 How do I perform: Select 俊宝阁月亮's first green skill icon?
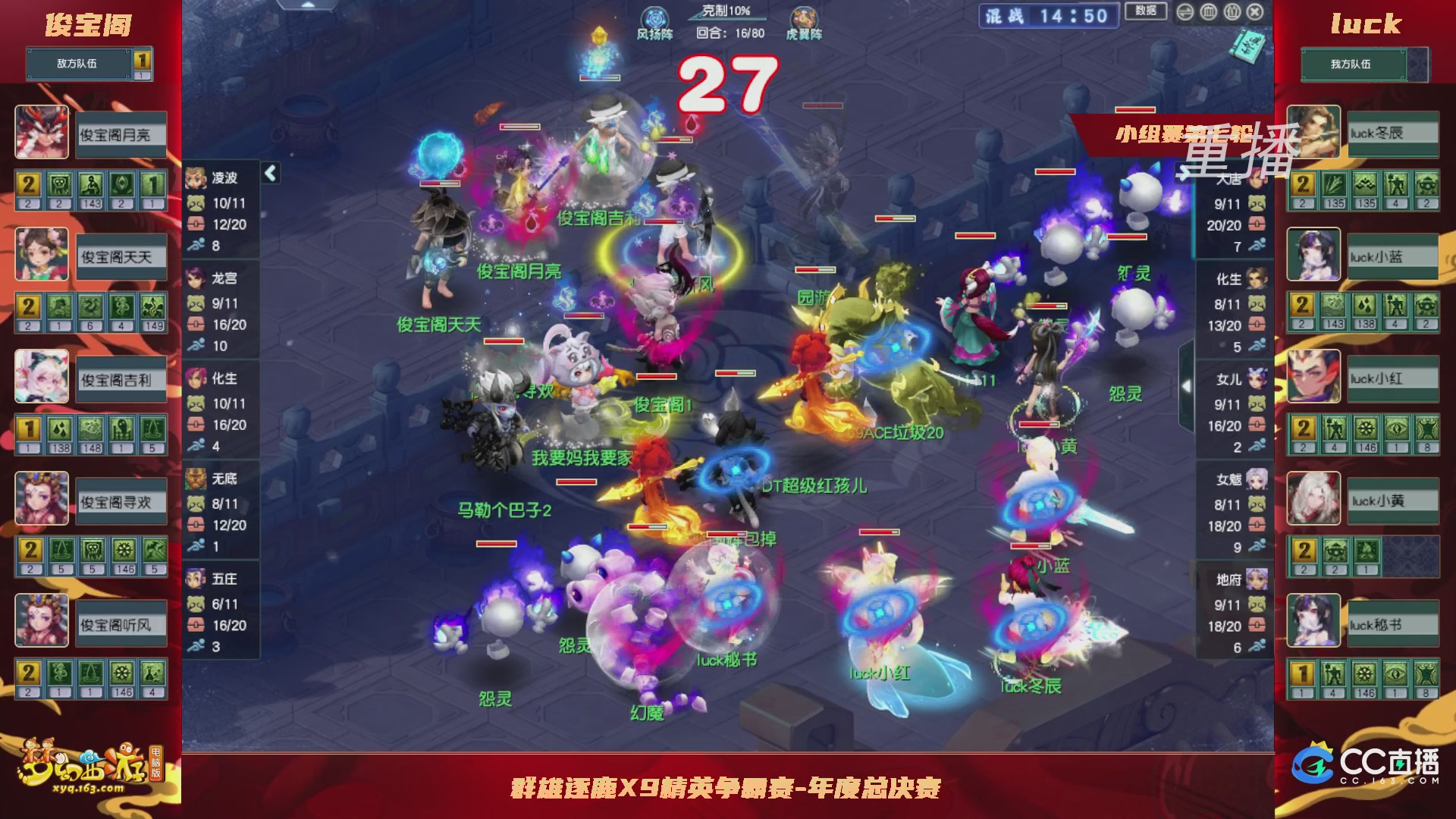pos(59,184)
